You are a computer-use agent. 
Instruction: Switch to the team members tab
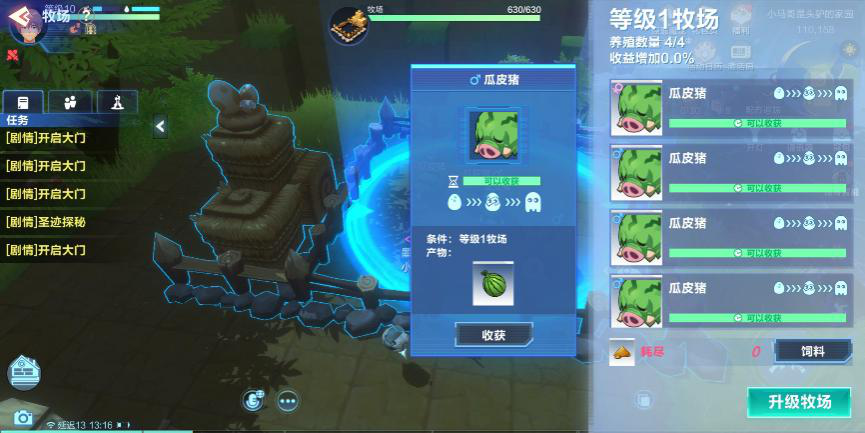click(70, 102)
